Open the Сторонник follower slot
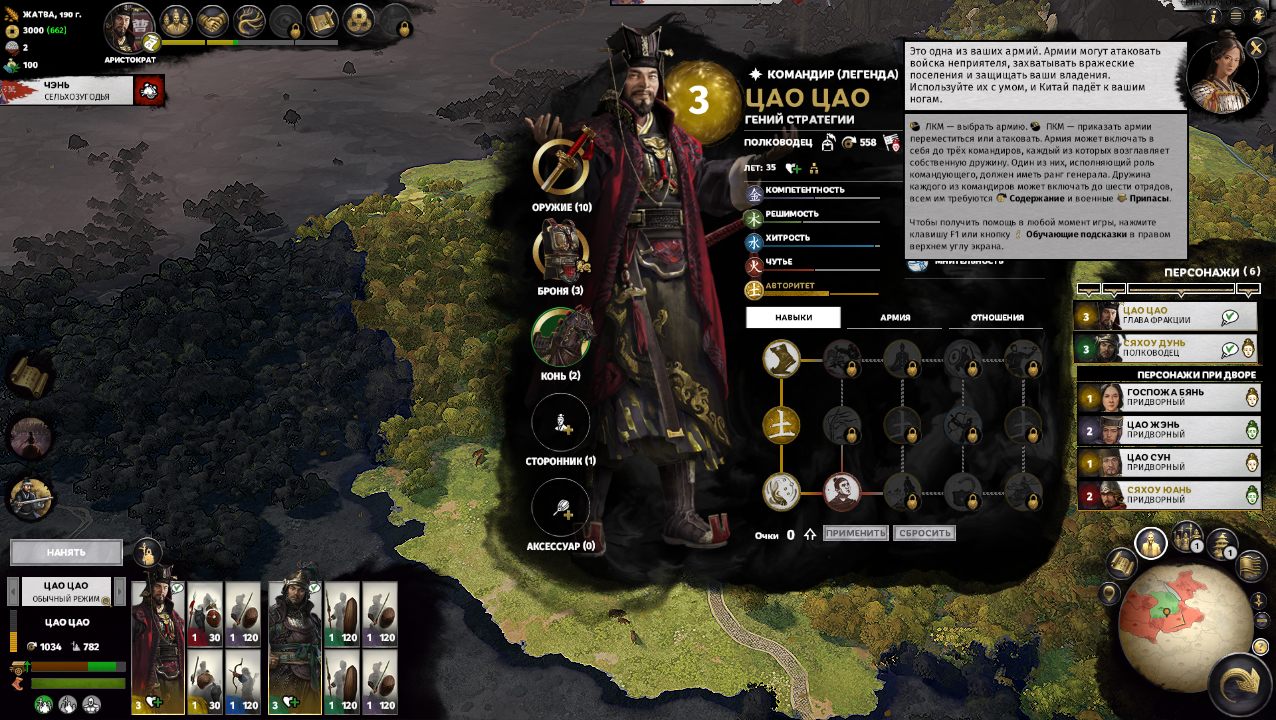Image resolution: width=1276 pixels, height=720 pixels. [561, 423]
